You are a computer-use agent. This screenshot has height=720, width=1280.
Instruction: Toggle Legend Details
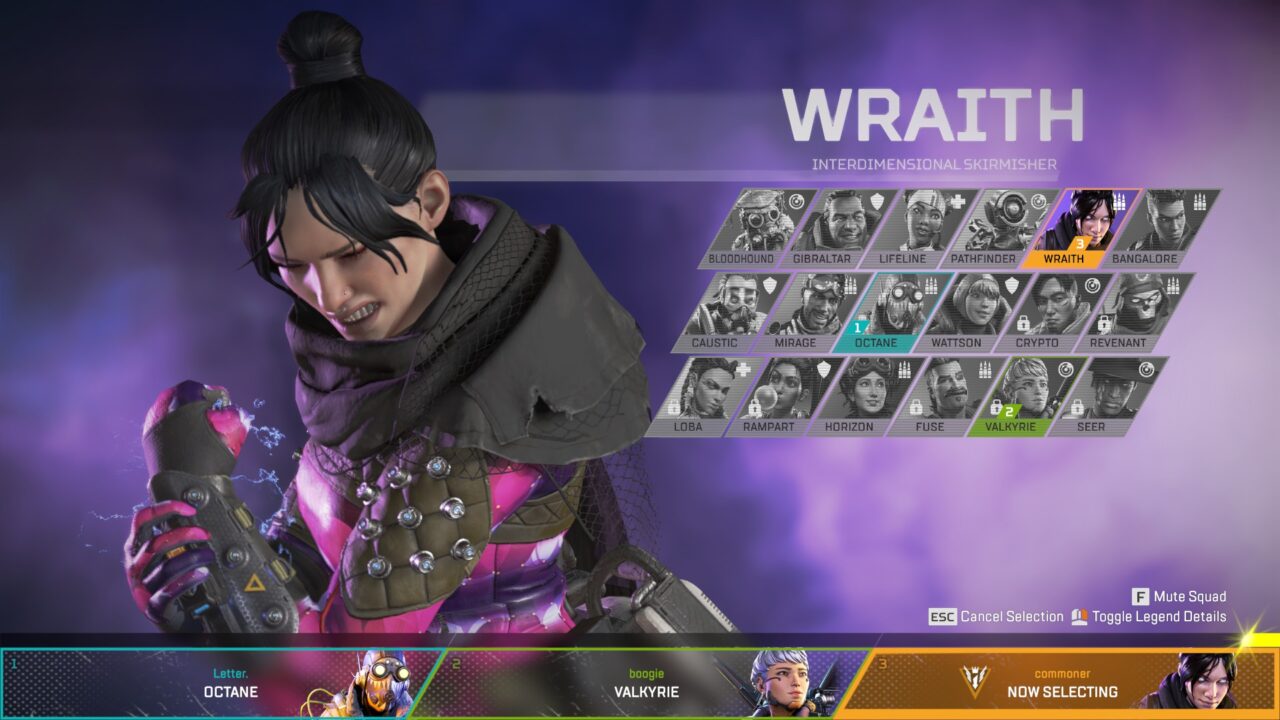[1155, 617]
